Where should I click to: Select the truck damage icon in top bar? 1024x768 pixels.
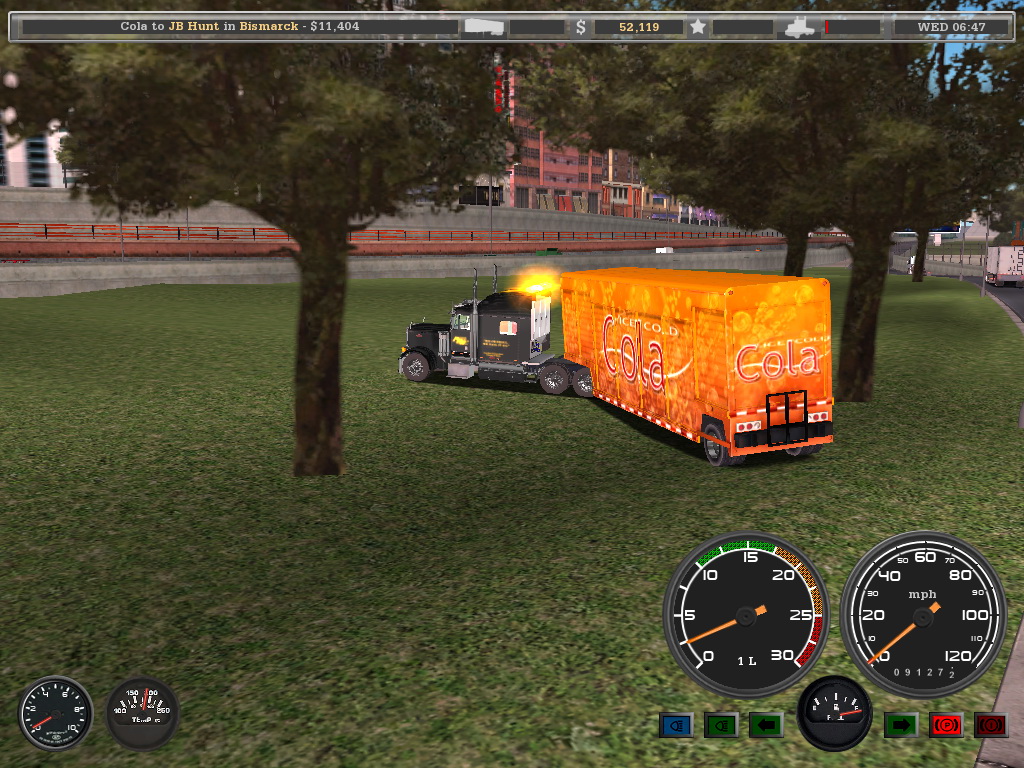coord(802,27)
